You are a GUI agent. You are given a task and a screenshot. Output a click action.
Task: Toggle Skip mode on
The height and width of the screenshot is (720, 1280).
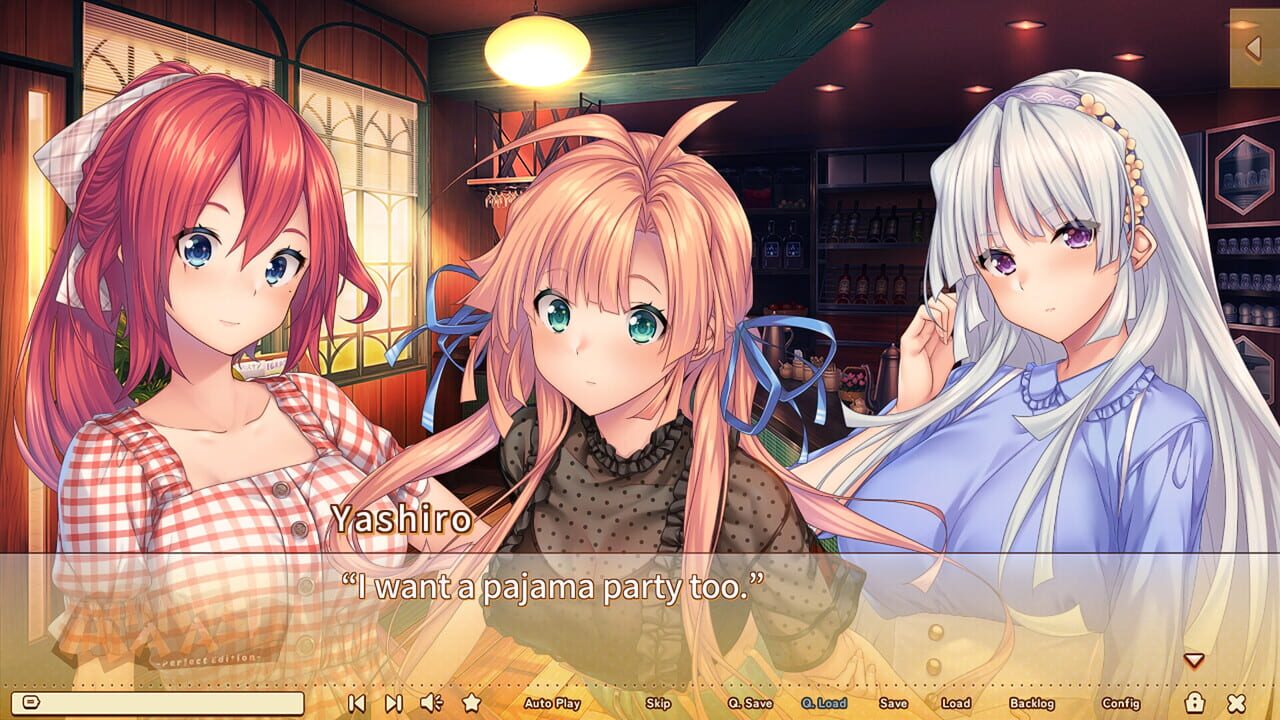(657, 705)
